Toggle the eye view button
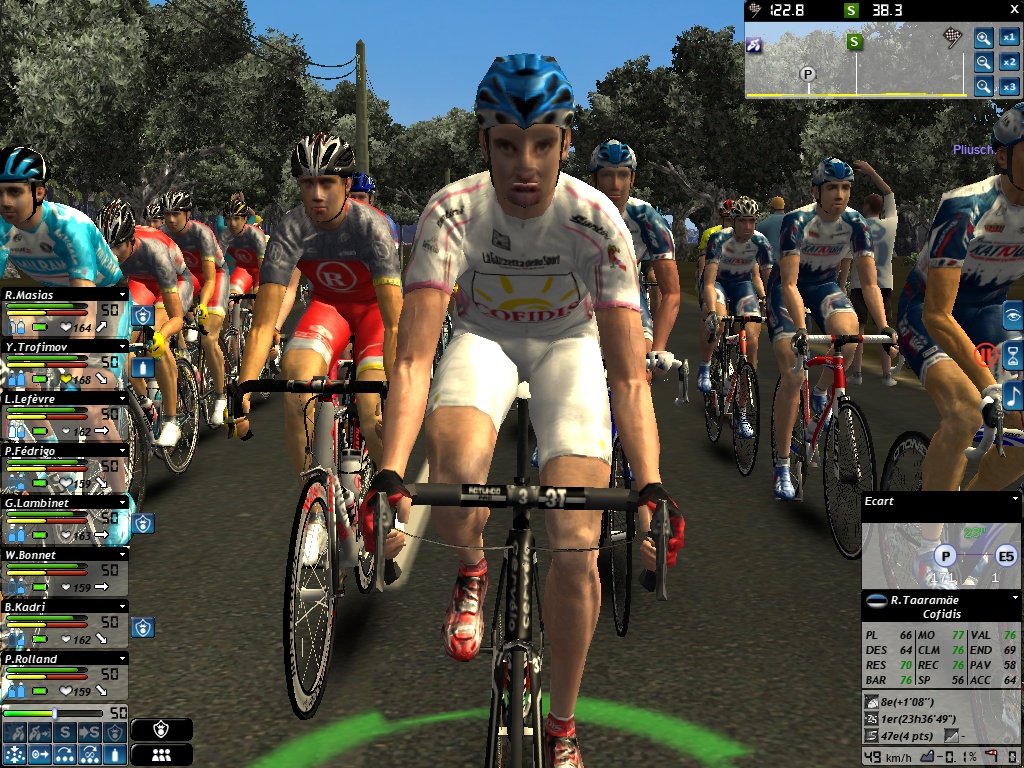 pos(1013,316)
